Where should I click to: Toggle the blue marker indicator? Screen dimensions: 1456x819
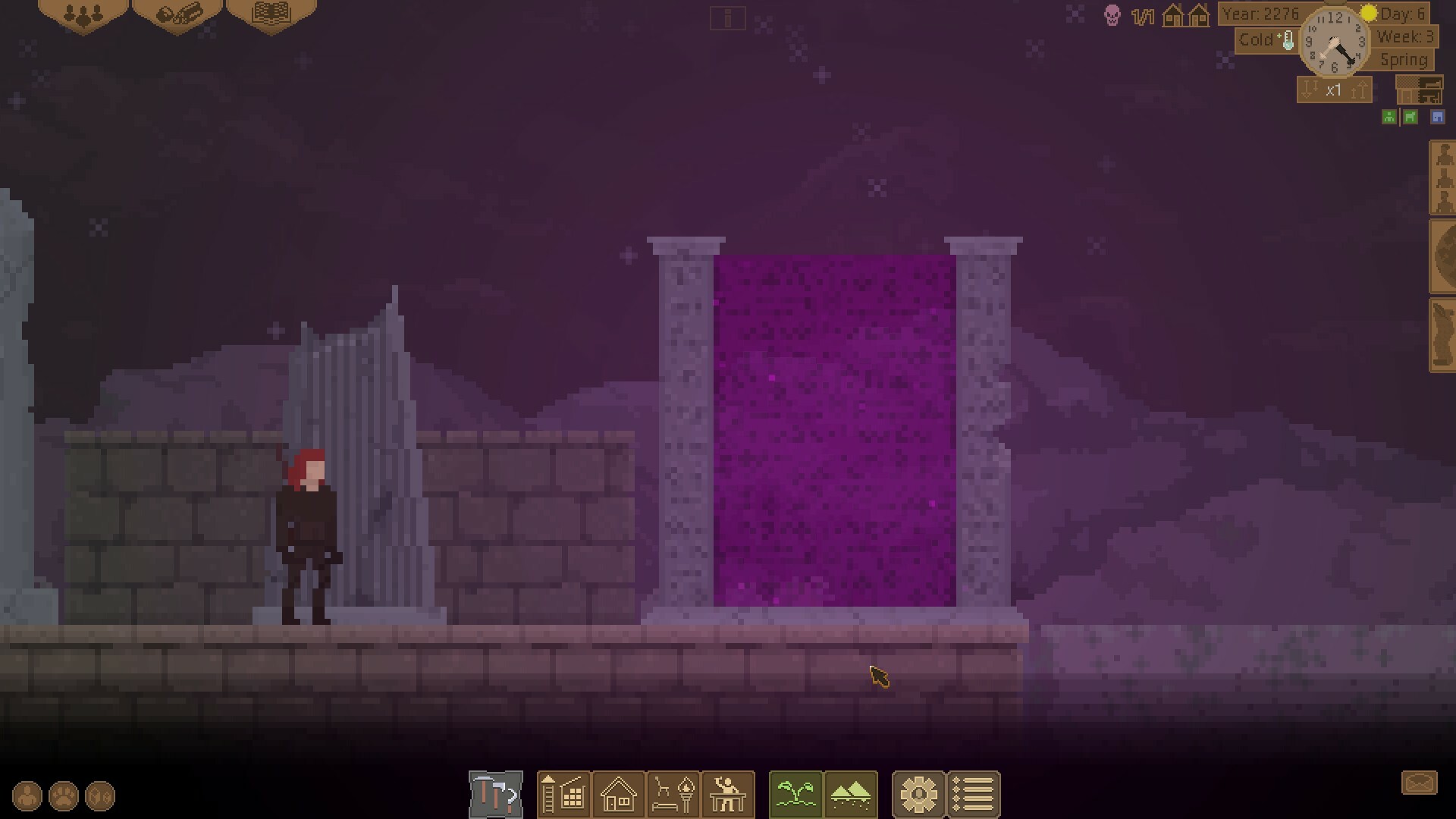(x=1439, y=117)
